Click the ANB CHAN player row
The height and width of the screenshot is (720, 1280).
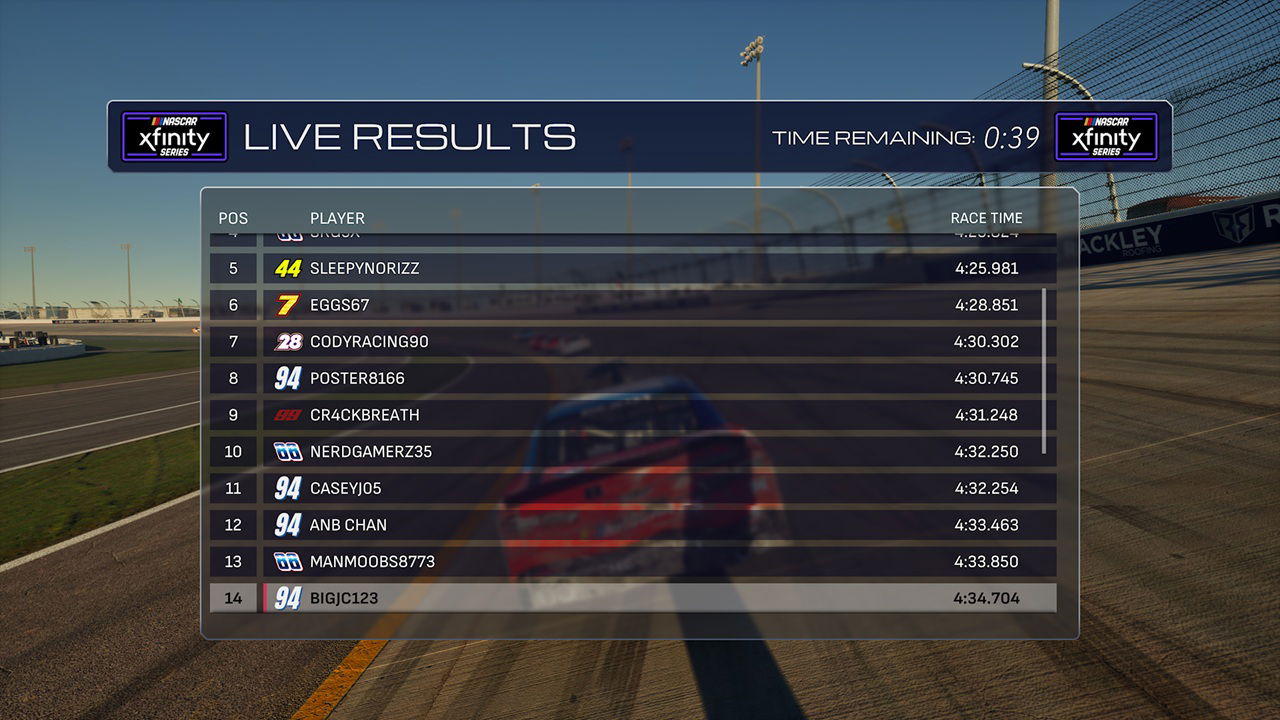(632, 525)
